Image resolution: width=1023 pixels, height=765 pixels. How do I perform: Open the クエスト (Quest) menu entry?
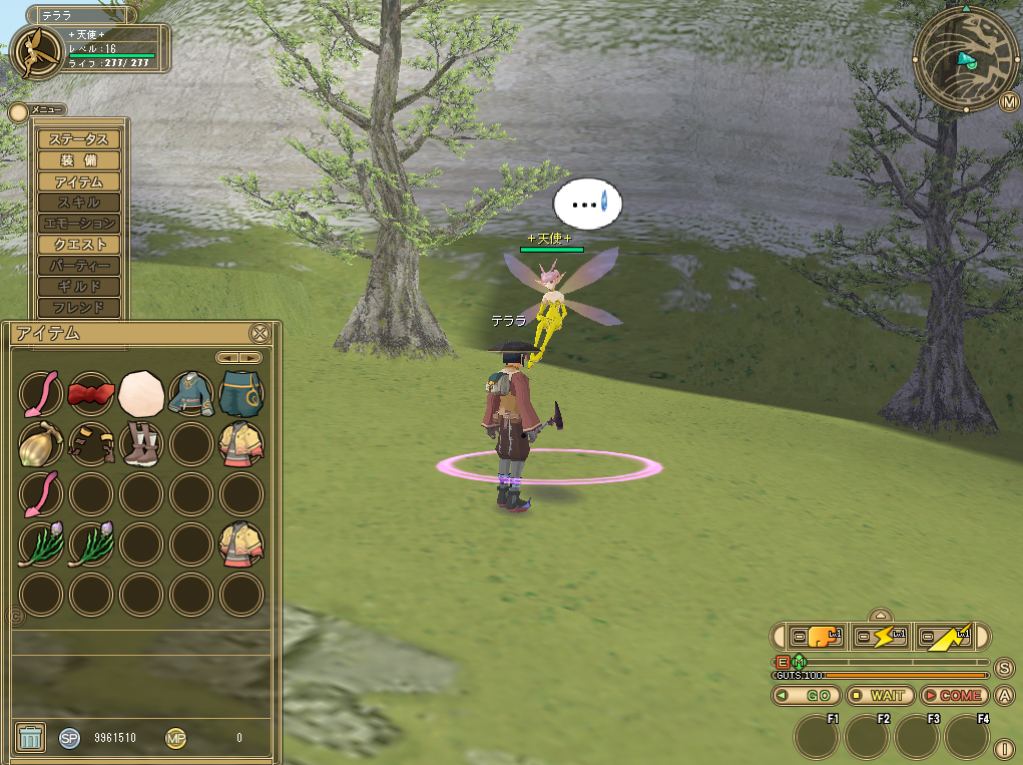click(x=78, y=245)
